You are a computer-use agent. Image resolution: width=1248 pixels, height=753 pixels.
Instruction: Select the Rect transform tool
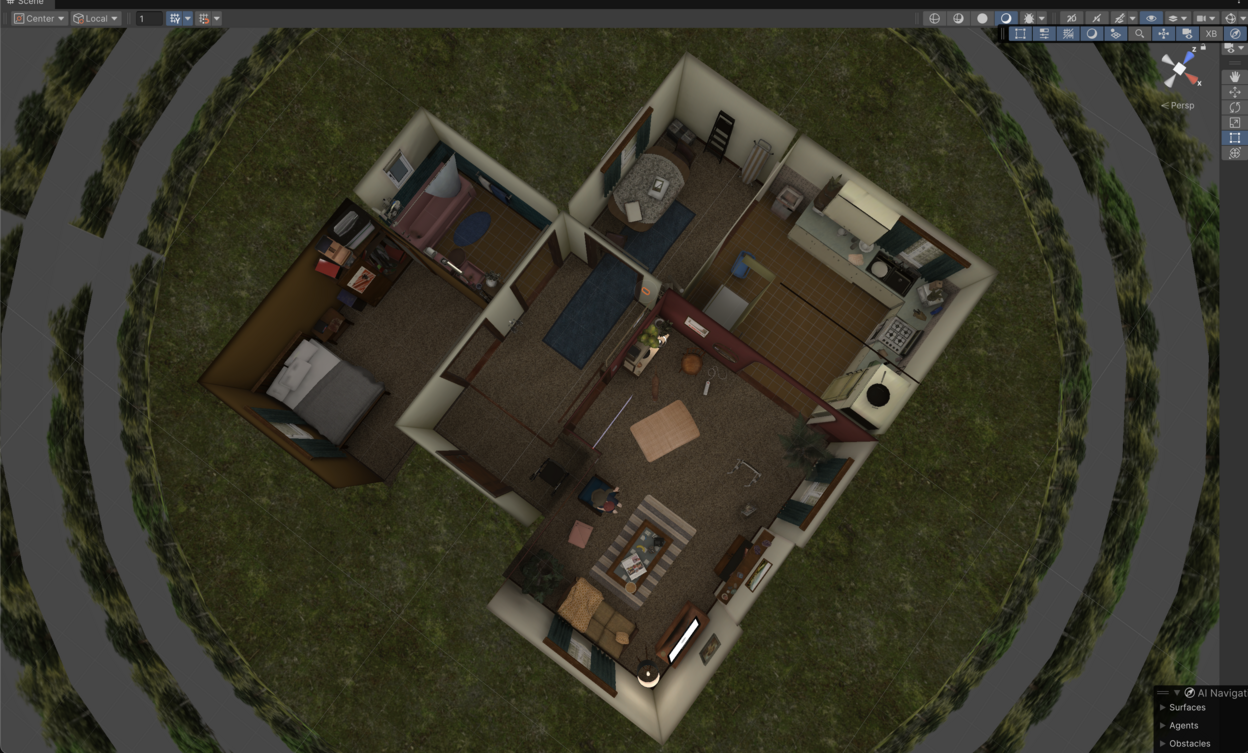1235,138
